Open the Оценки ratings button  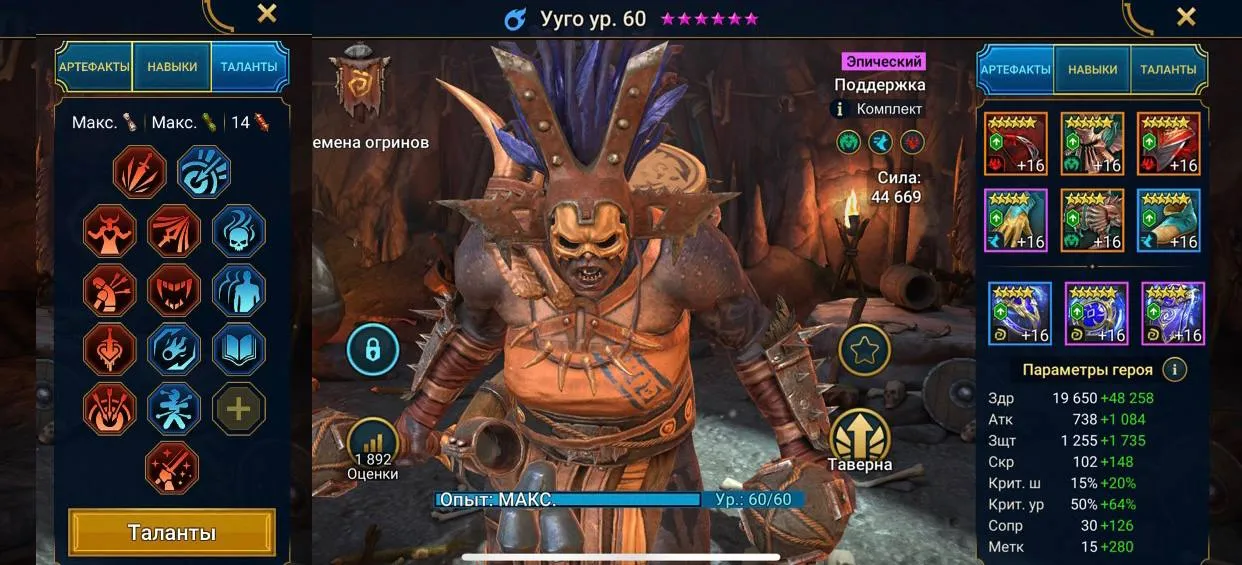(x=372, y=450)
